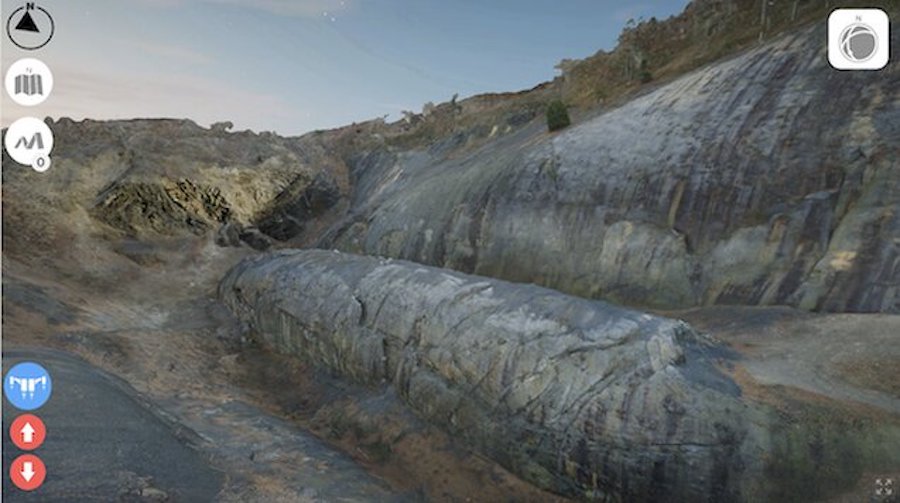Toggle the blue drone flight mode button
The image size is (900, 503).
click(28, 385)
